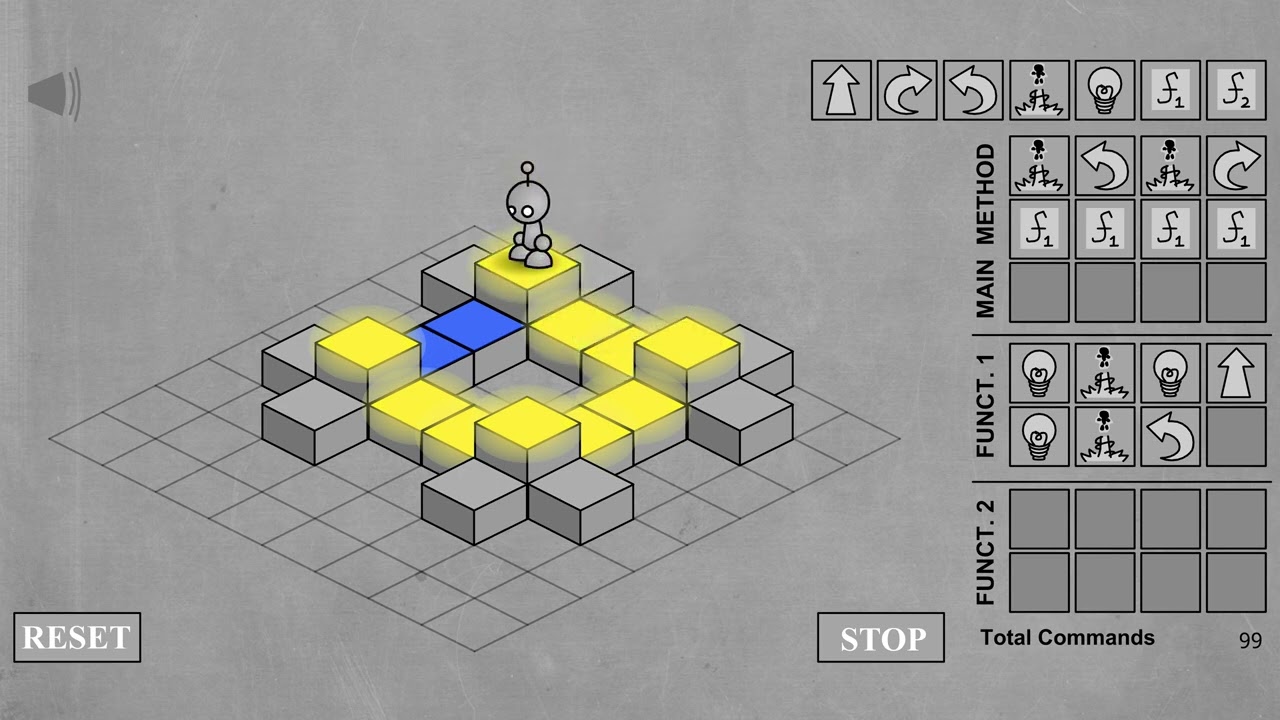Click the turn left command in Main Method

[x=1105, y=167]
